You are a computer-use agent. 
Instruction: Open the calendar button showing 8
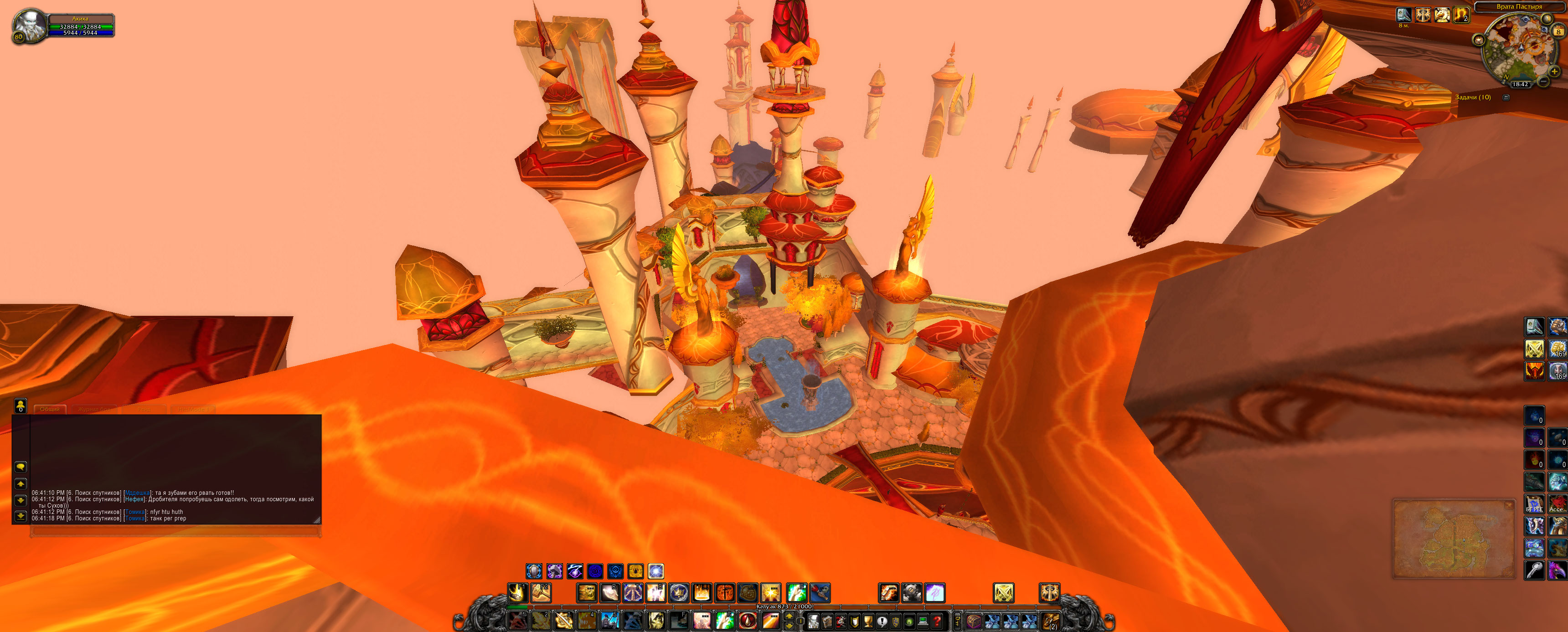(1558, 31)
